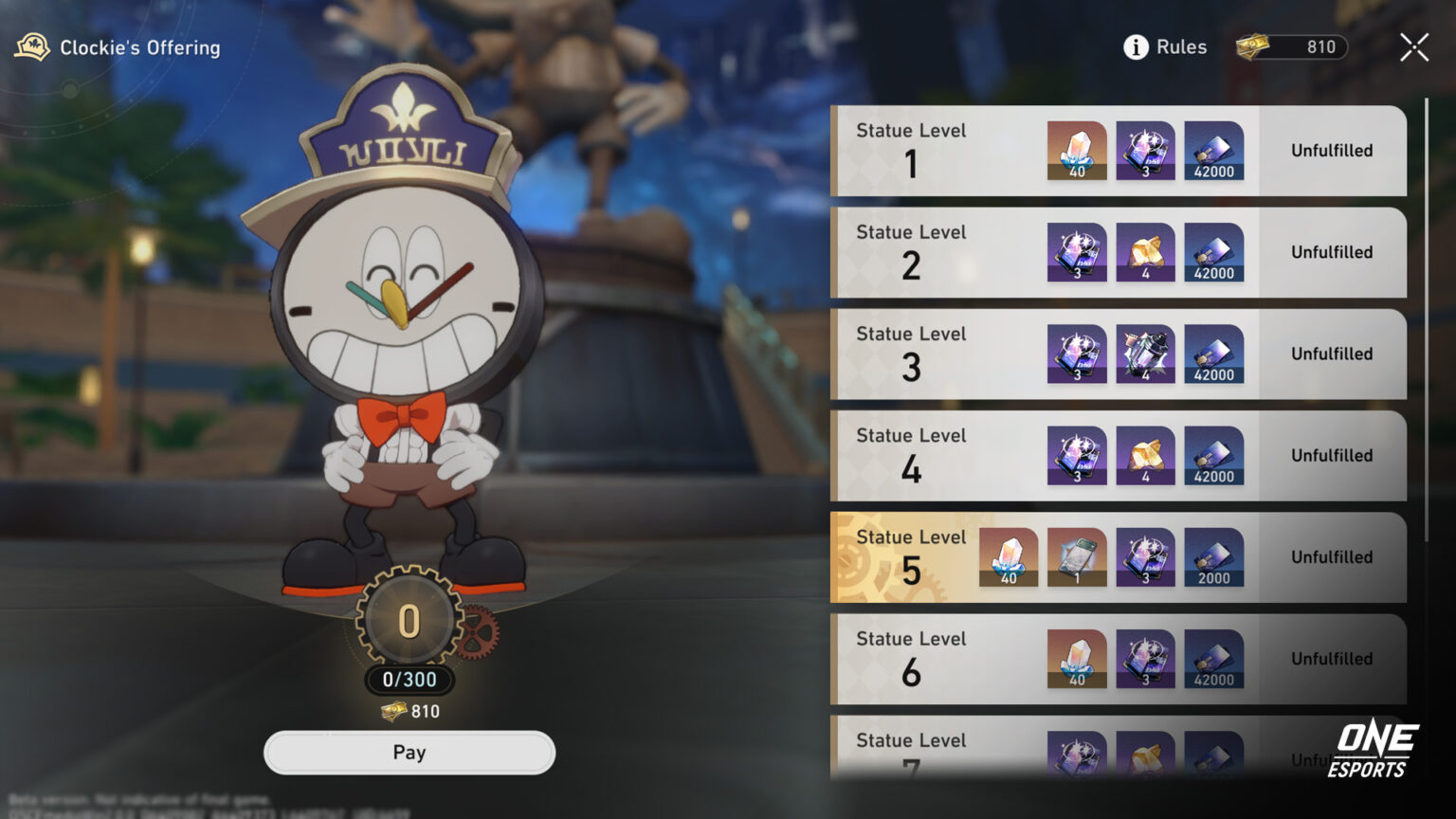Screen dimensions: 1456x819
Task: Inspect Statue Level 1 crystal reward icon
Action: point(1077,151)
